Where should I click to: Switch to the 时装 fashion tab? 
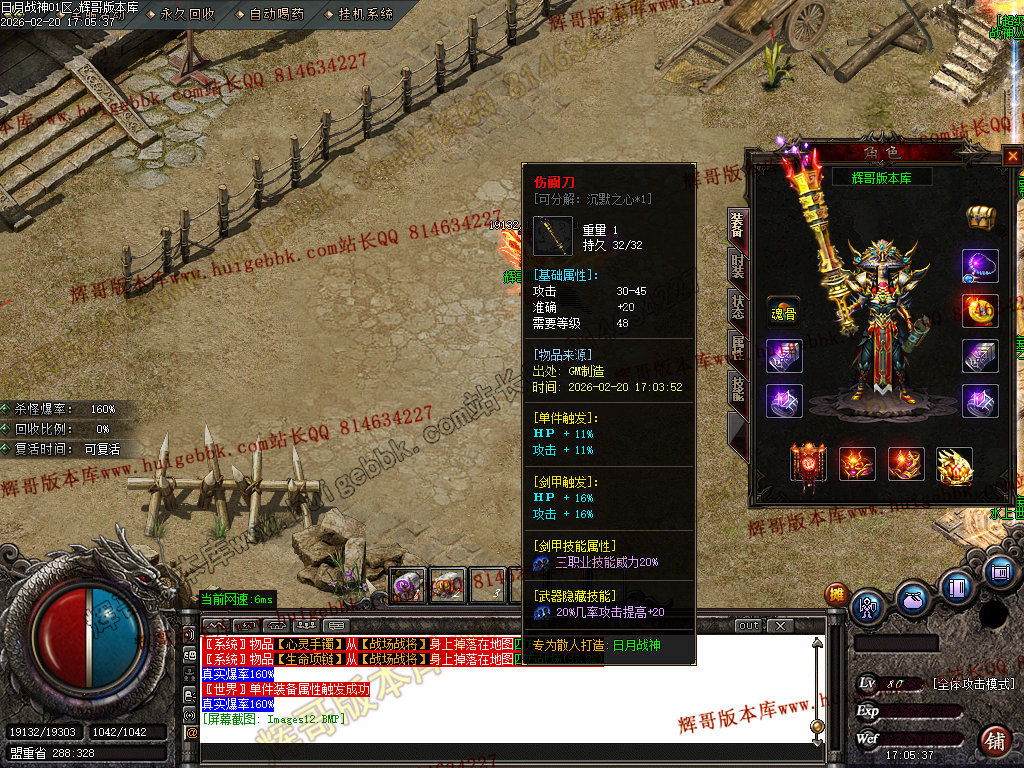[737, 267]
